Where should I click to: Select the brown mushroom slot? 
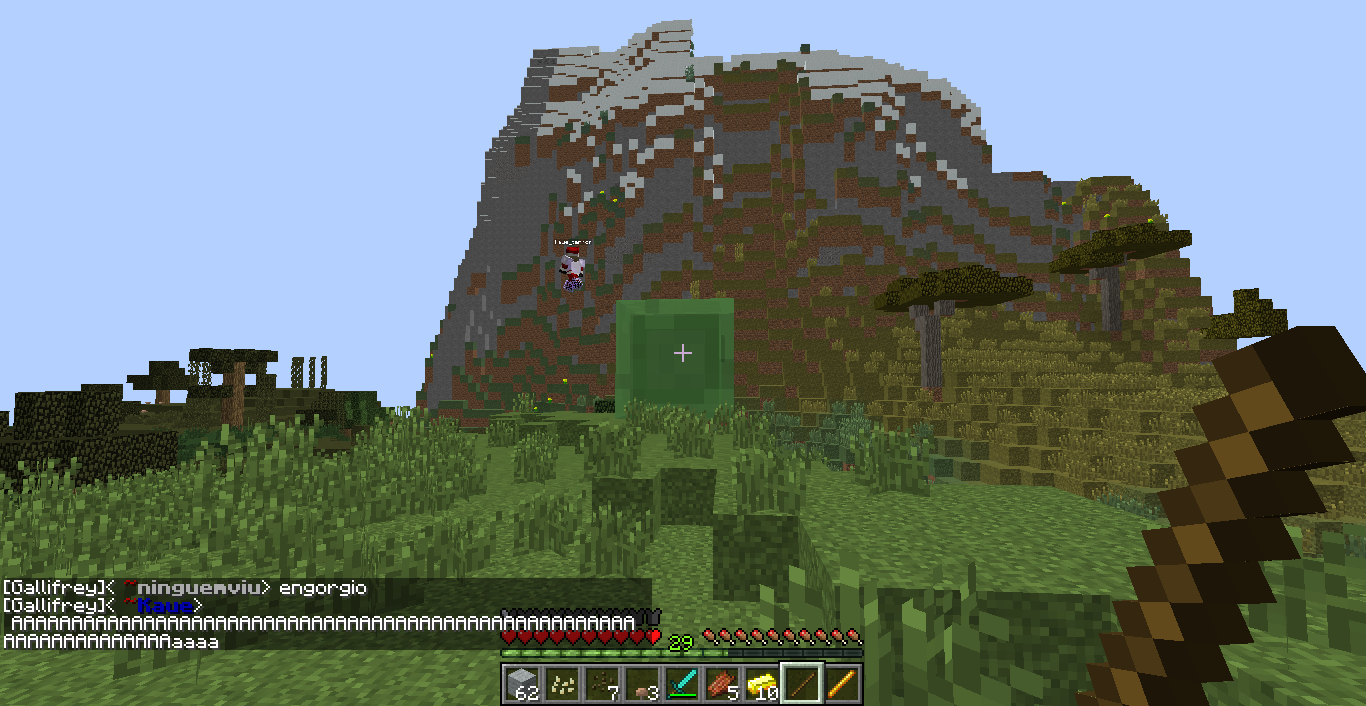tap(642, 684)
